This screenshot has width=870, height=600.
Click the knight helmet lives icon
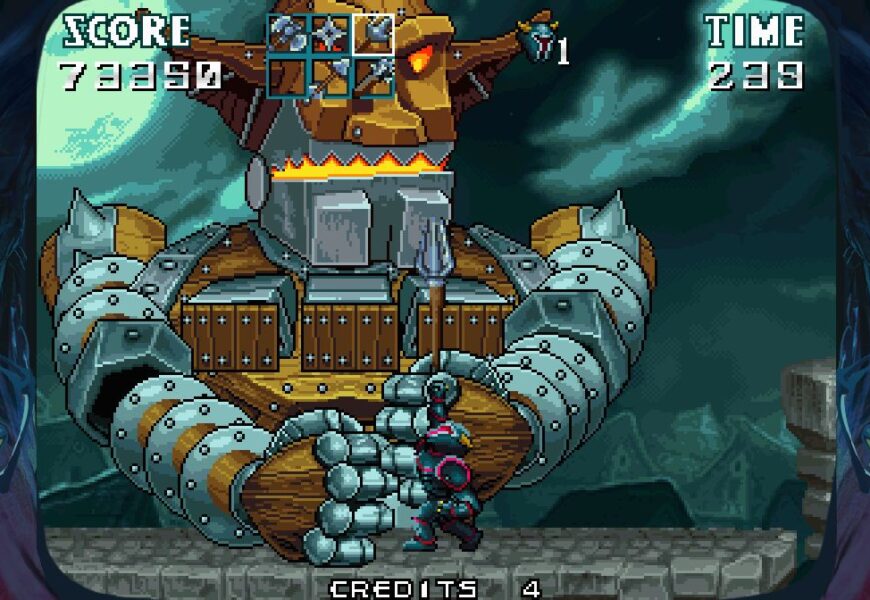(x=535, y=40)
